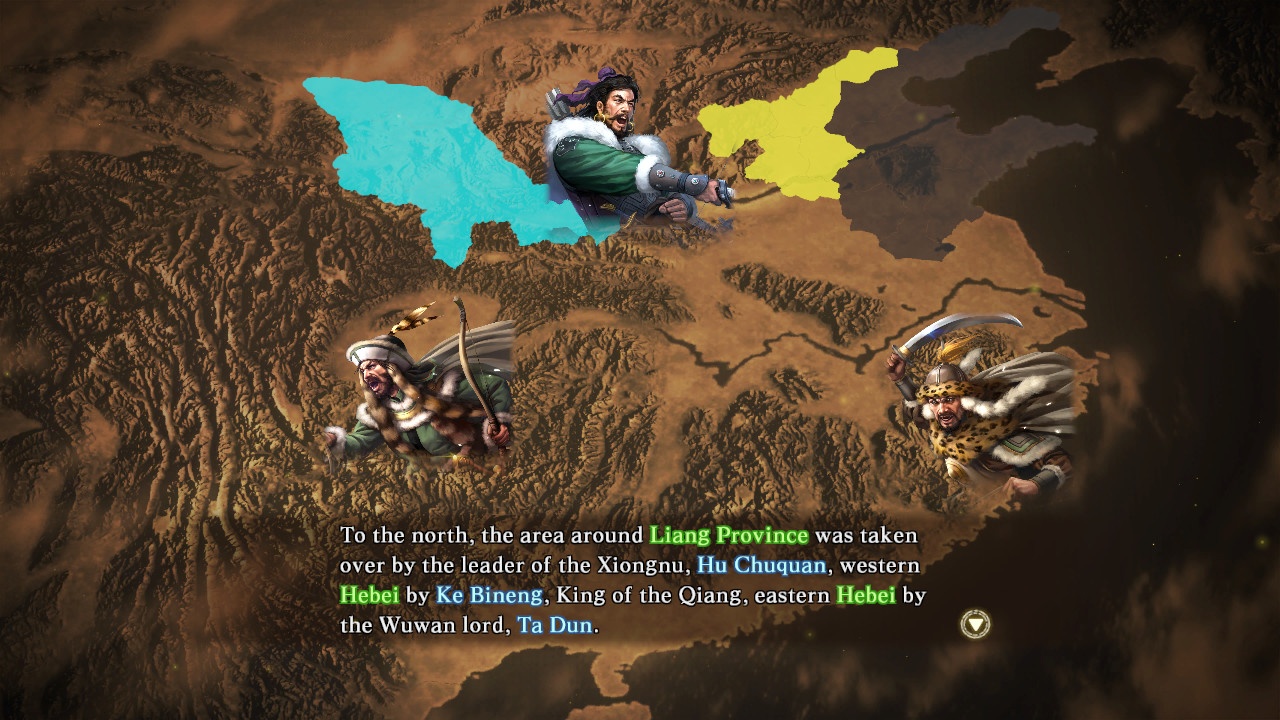
Task: Click the eastern Hebei highlighted text
Action: pyautogui.click(x=866, y=594)
